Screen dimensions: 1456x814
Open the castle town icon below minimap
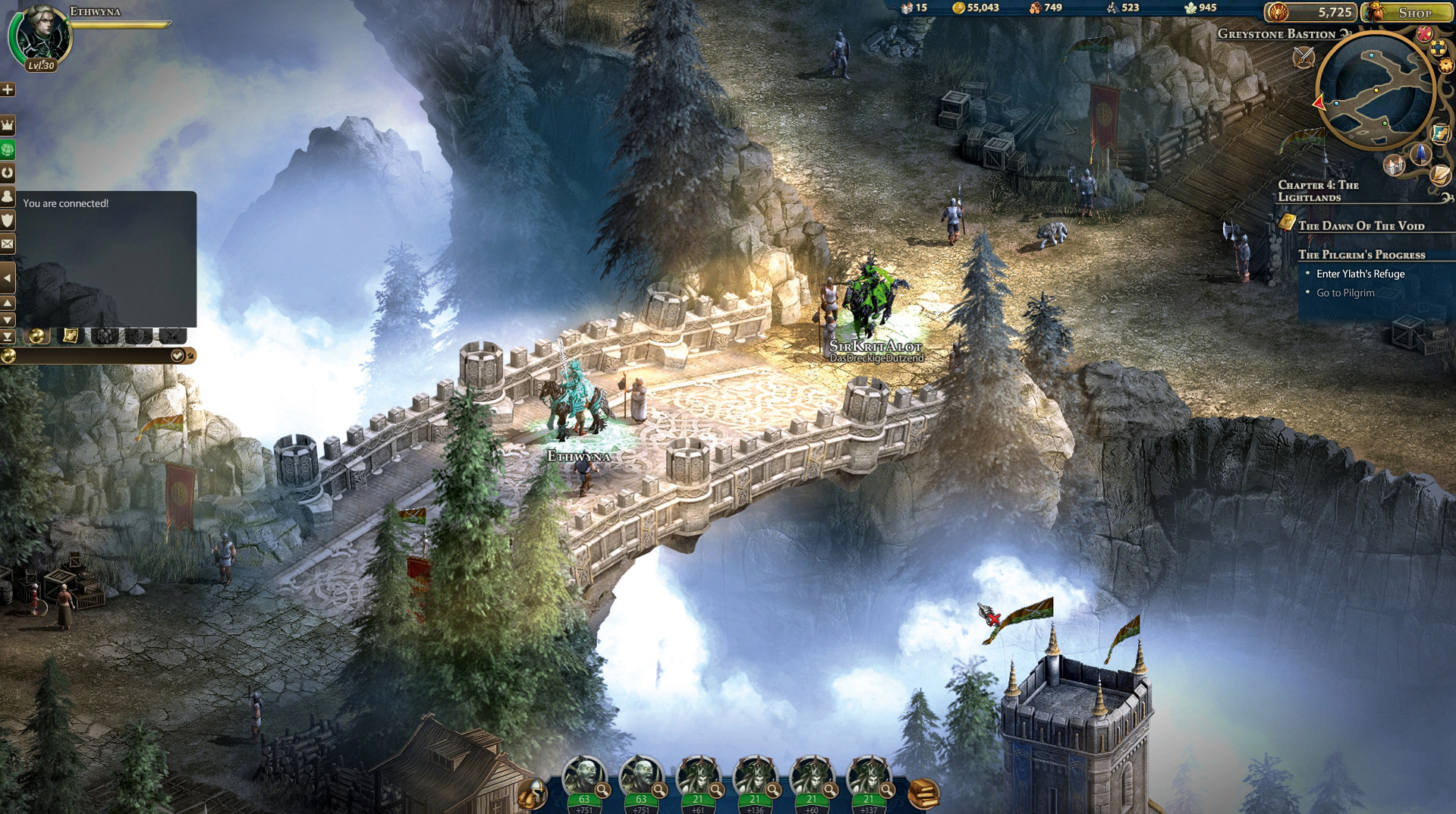[x=1394, y=165]
